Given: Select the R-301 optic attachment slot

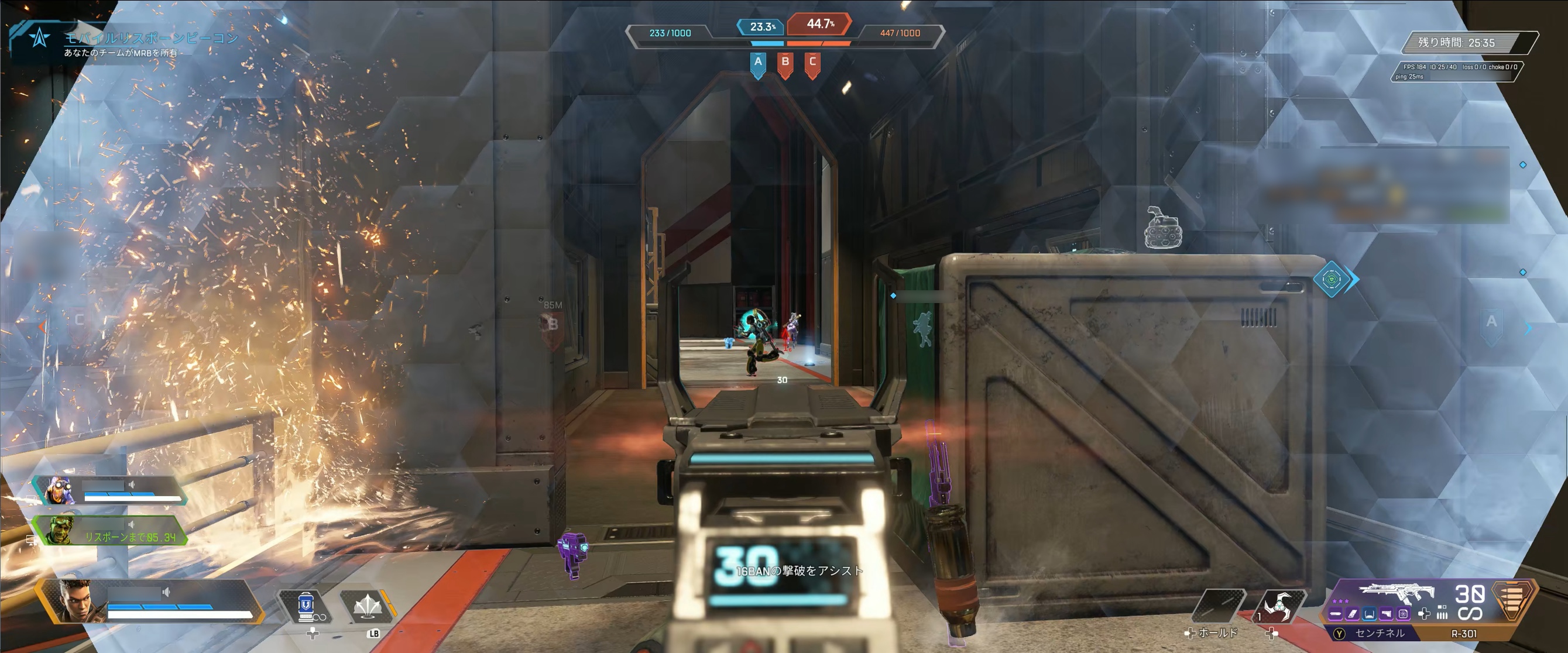Looking at the screenshot, I should (1370, 614).
